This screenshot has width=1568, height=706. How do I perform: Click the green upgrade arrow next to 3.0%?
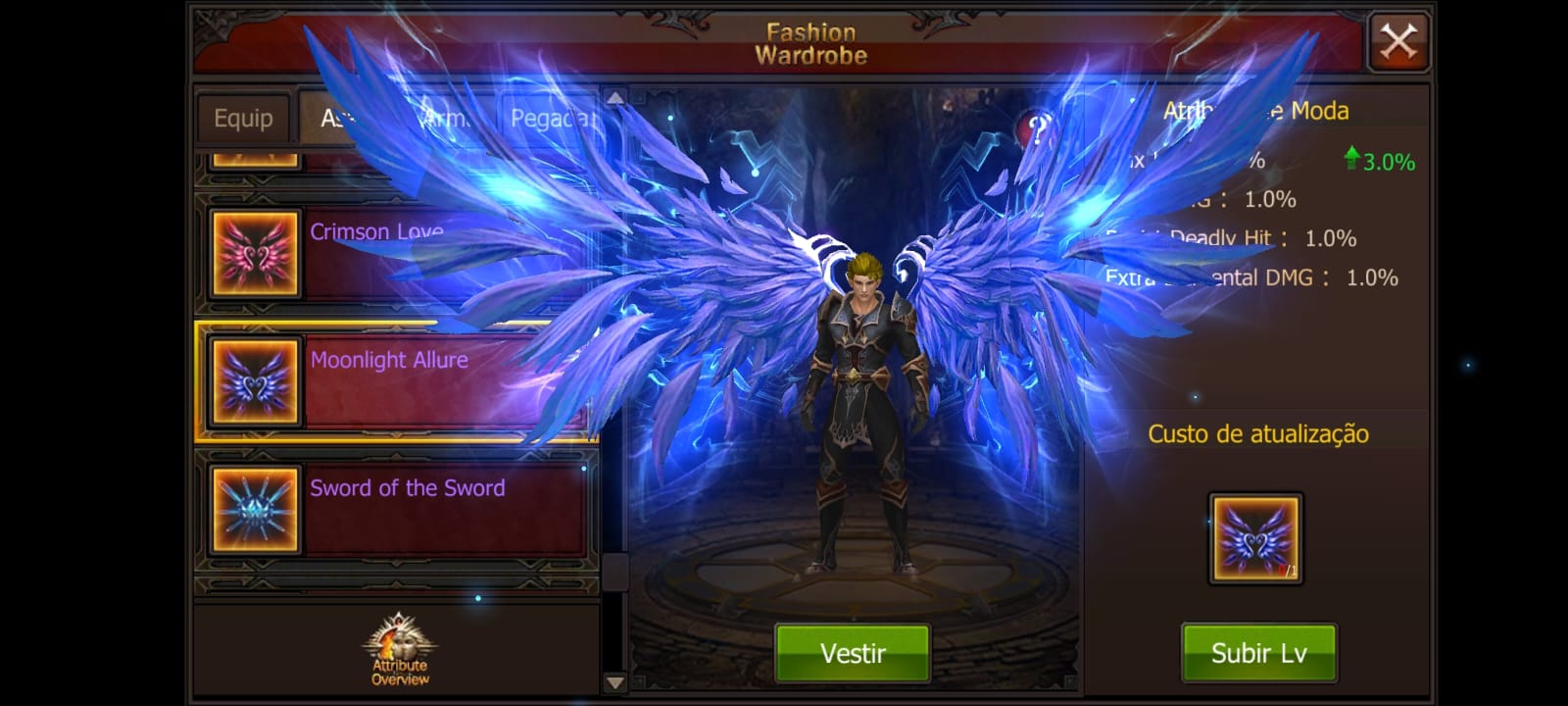pyautogui.click(x=1352, y=157)
